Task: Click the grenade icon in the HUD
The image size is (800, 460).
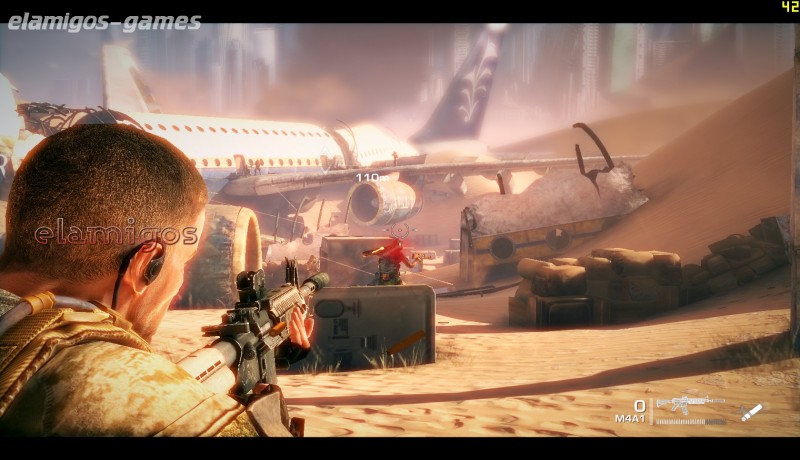Action: click(x=751, y=412)
